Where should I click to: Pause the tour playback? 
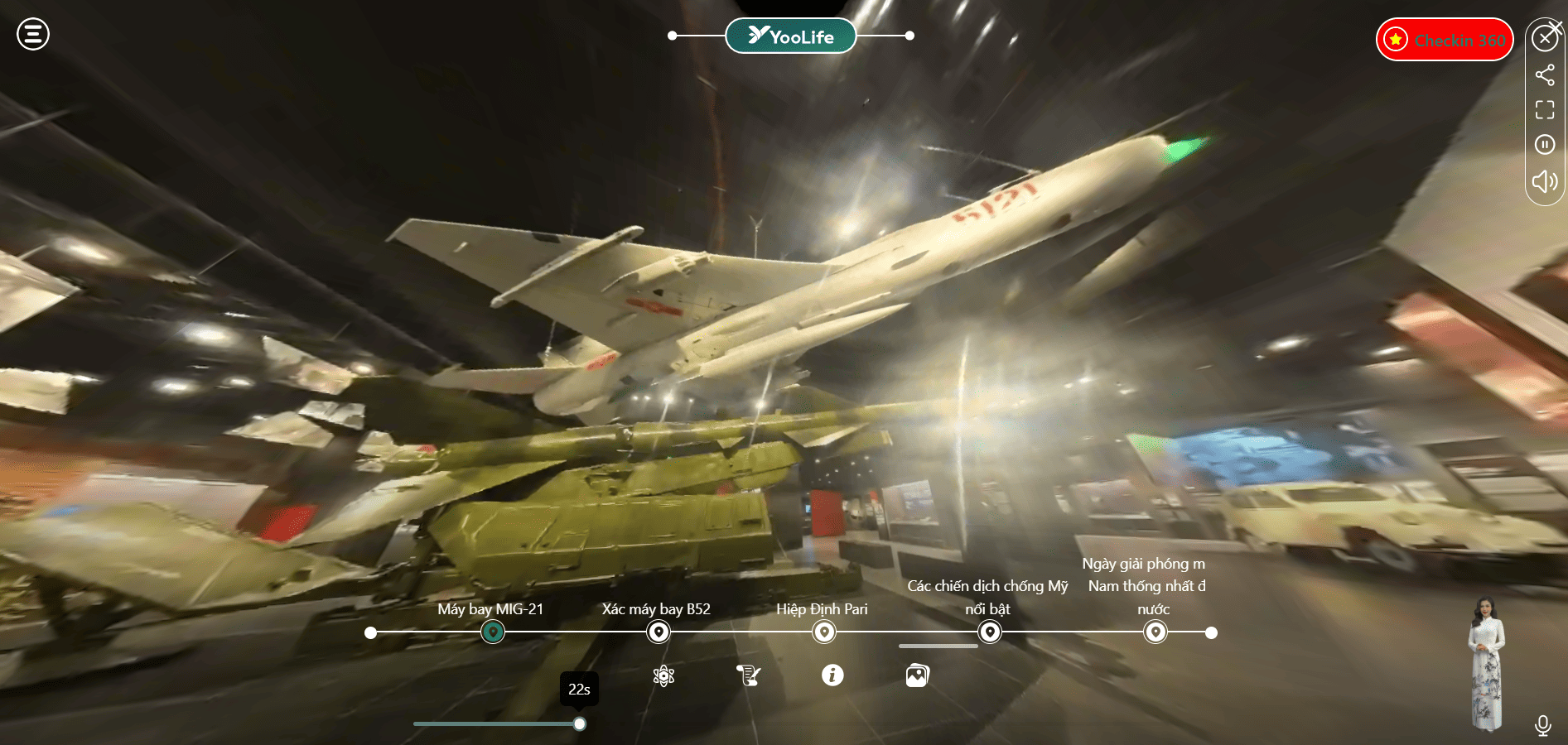tap(1545, 145)
